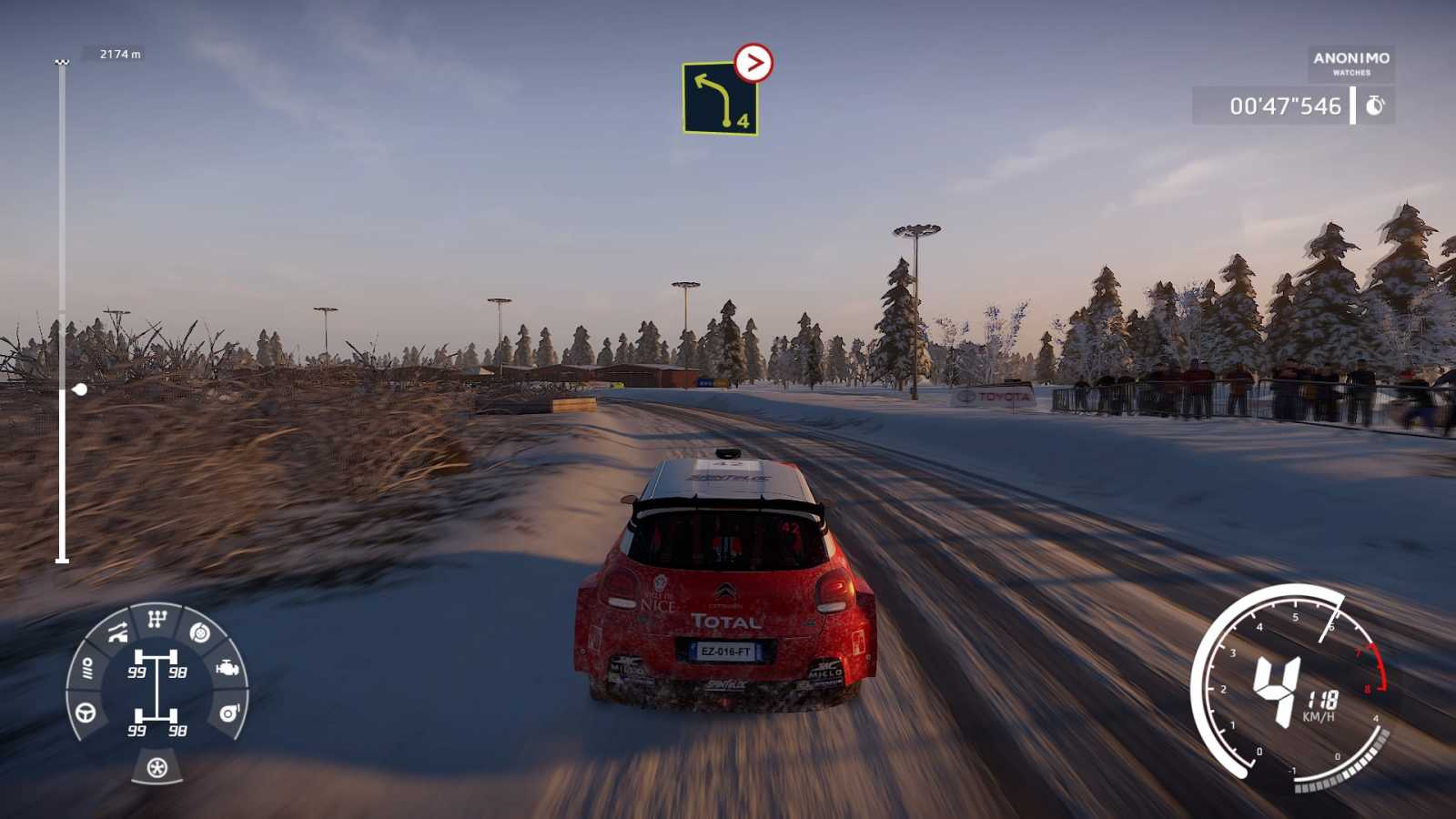Expand the ANONIMO WATCHES panel
Viewport: 1456px width, 819px height.
(x=1350, y=65)
